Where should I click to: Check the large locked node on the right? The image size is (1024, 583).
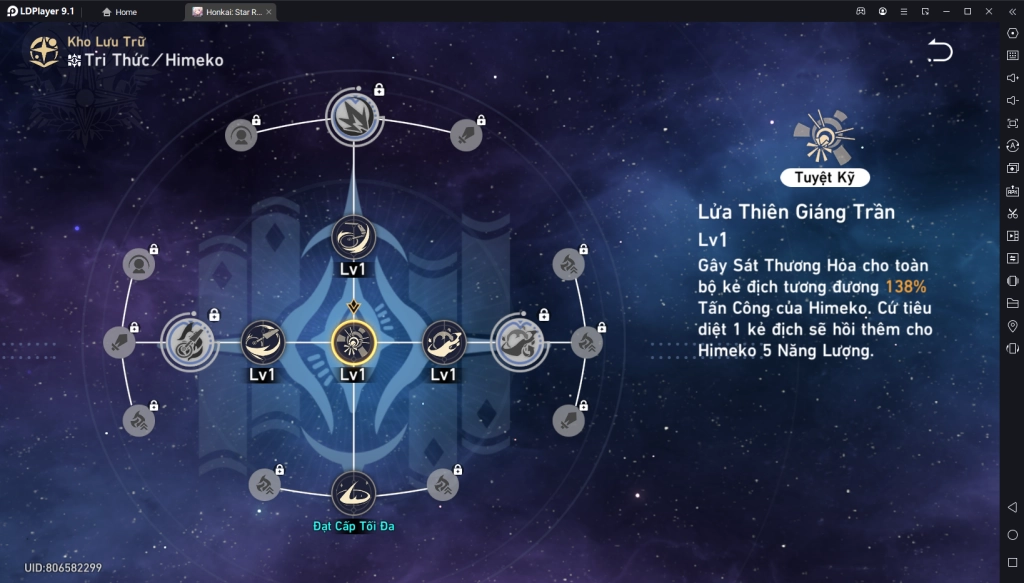tap(518, 341)
